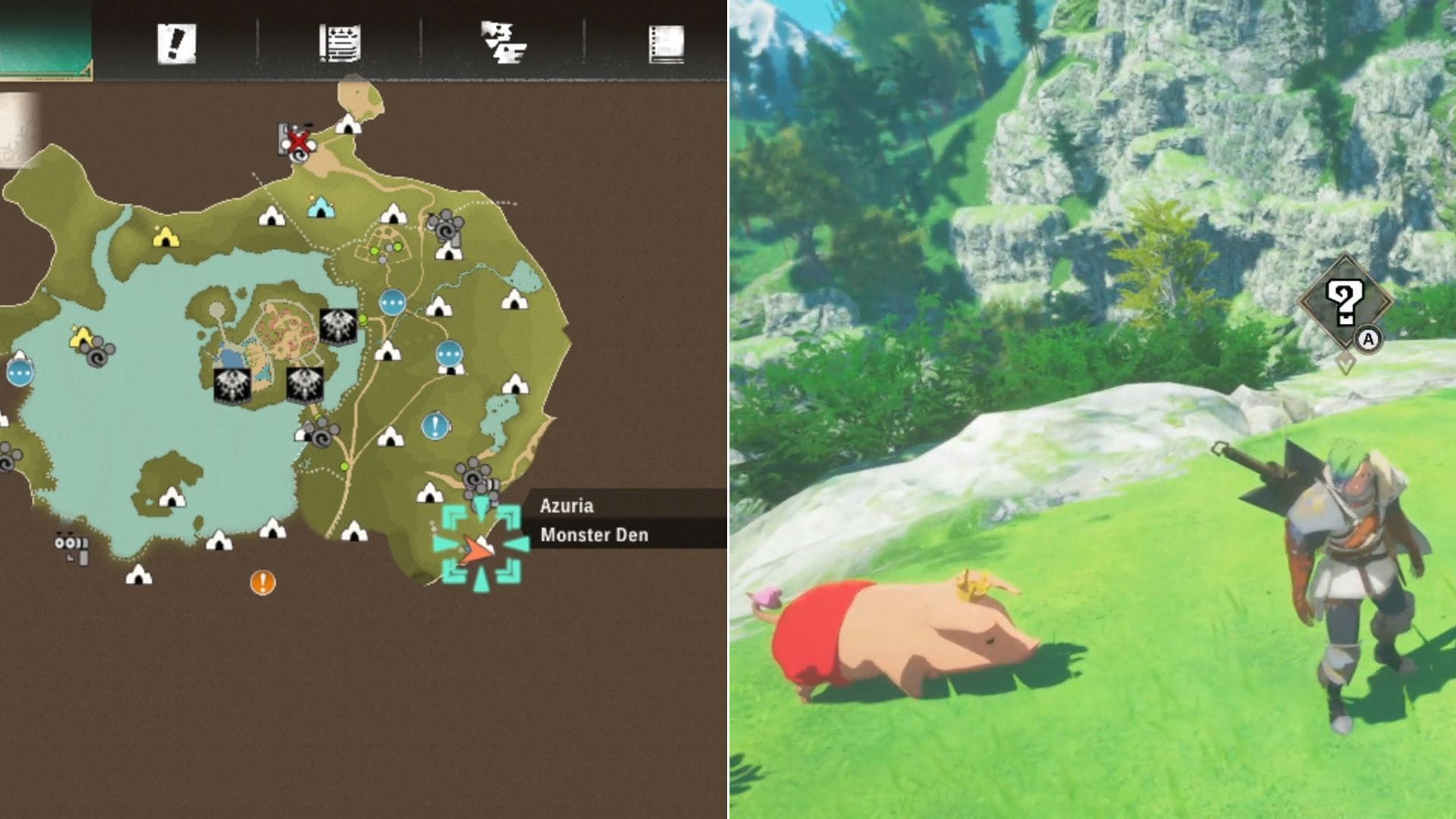Open the journal notebook icon
The image size is (1456, 819).
click(x=666, y=43)
